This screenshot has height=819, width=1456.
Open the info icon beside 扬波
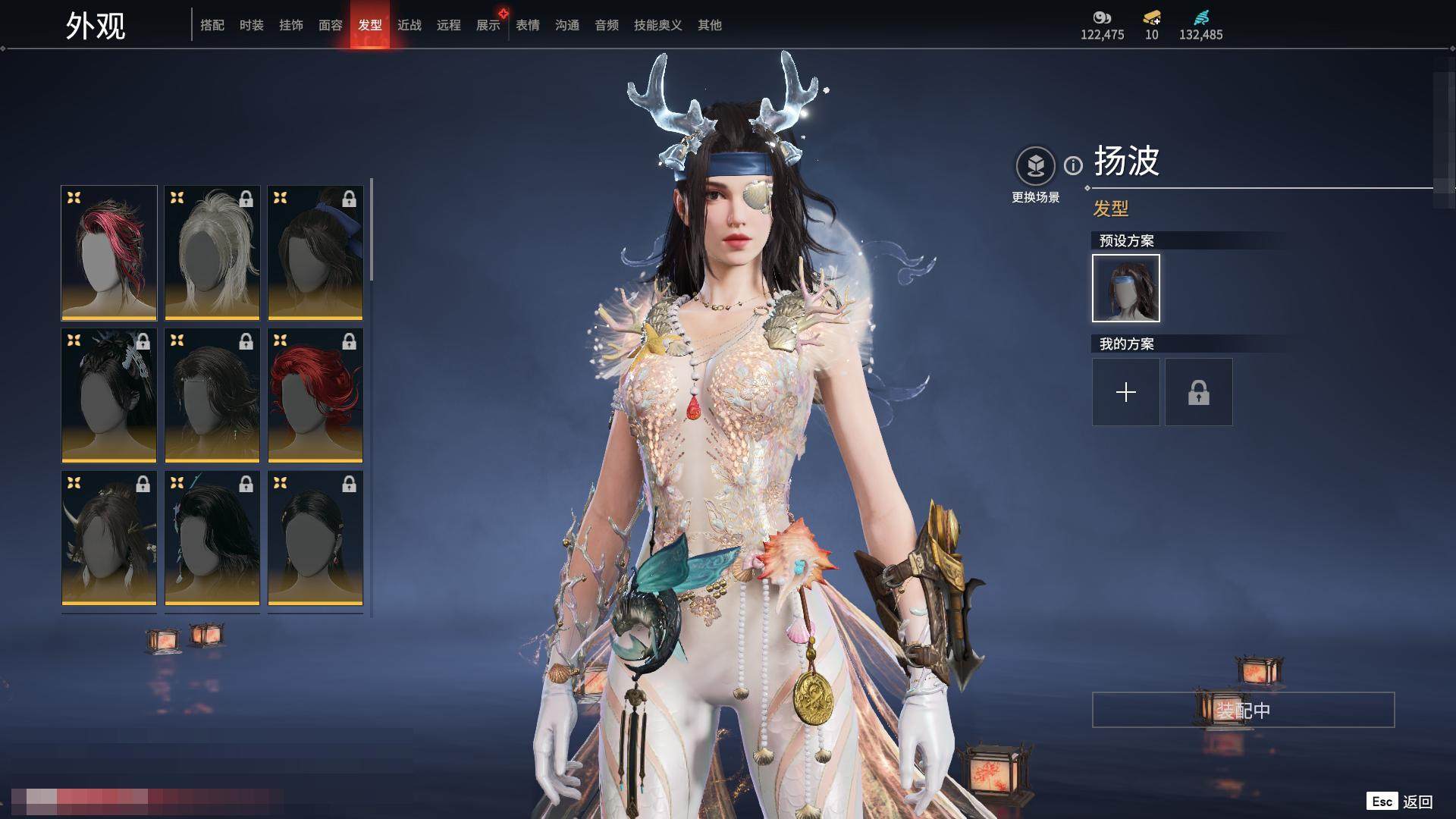coord(1073,165)
